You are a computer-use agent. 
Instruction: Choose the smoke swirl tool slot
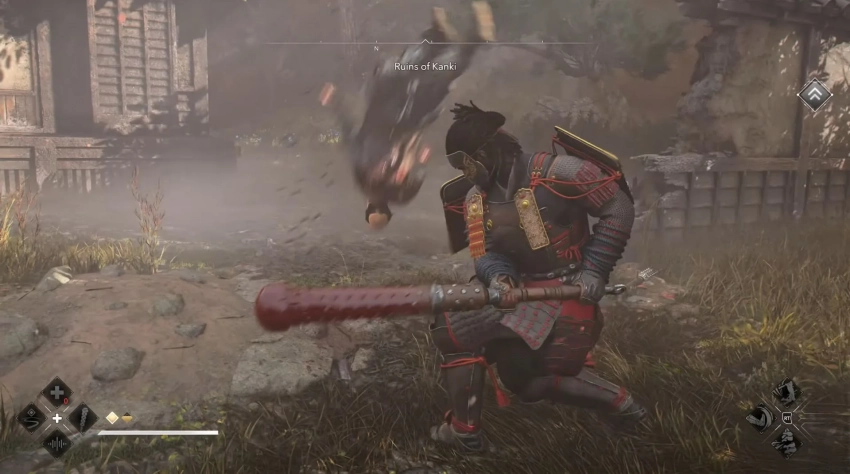coord(31,417)
